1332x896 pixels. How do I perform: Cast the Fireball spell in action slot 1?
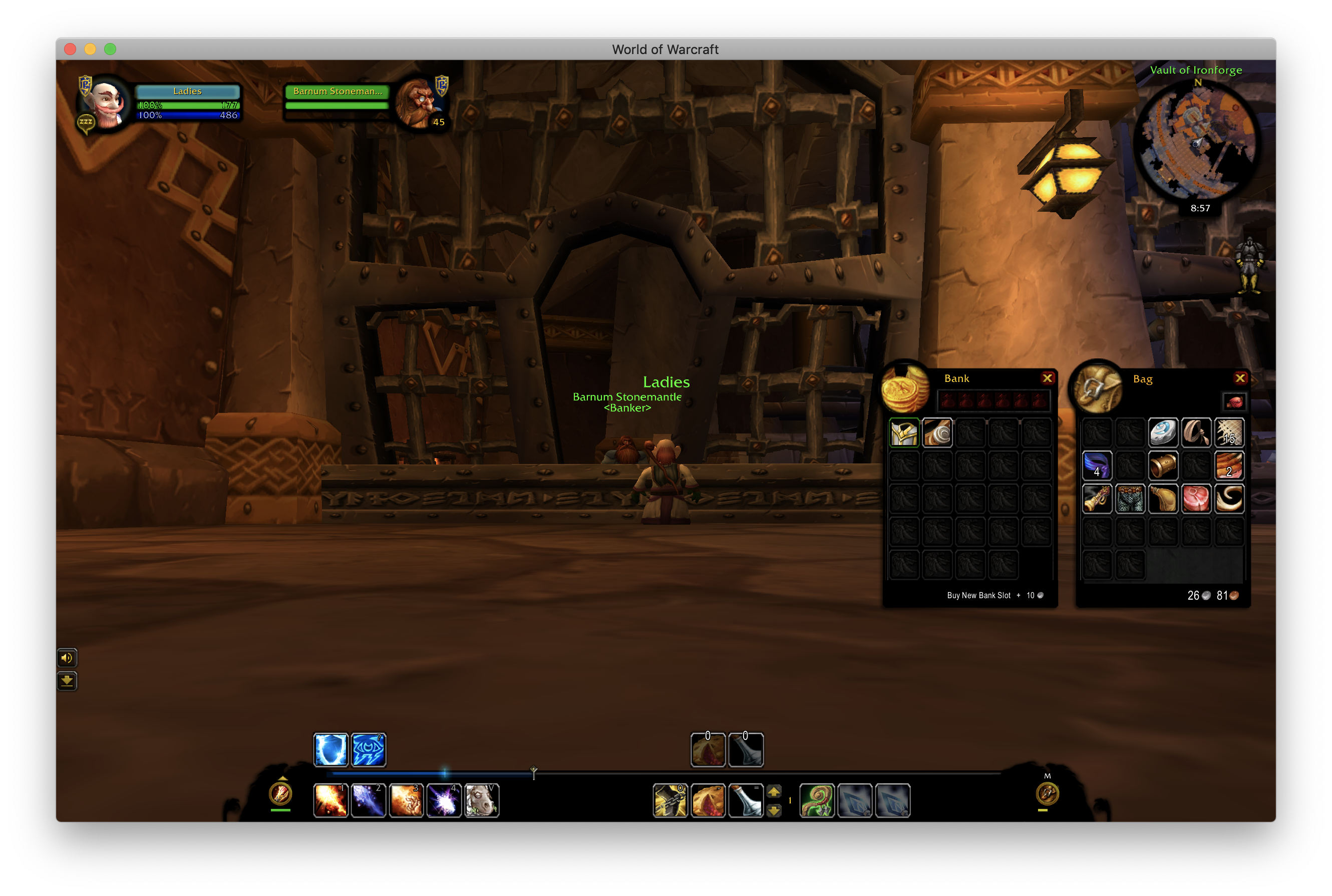coord(330,800)
